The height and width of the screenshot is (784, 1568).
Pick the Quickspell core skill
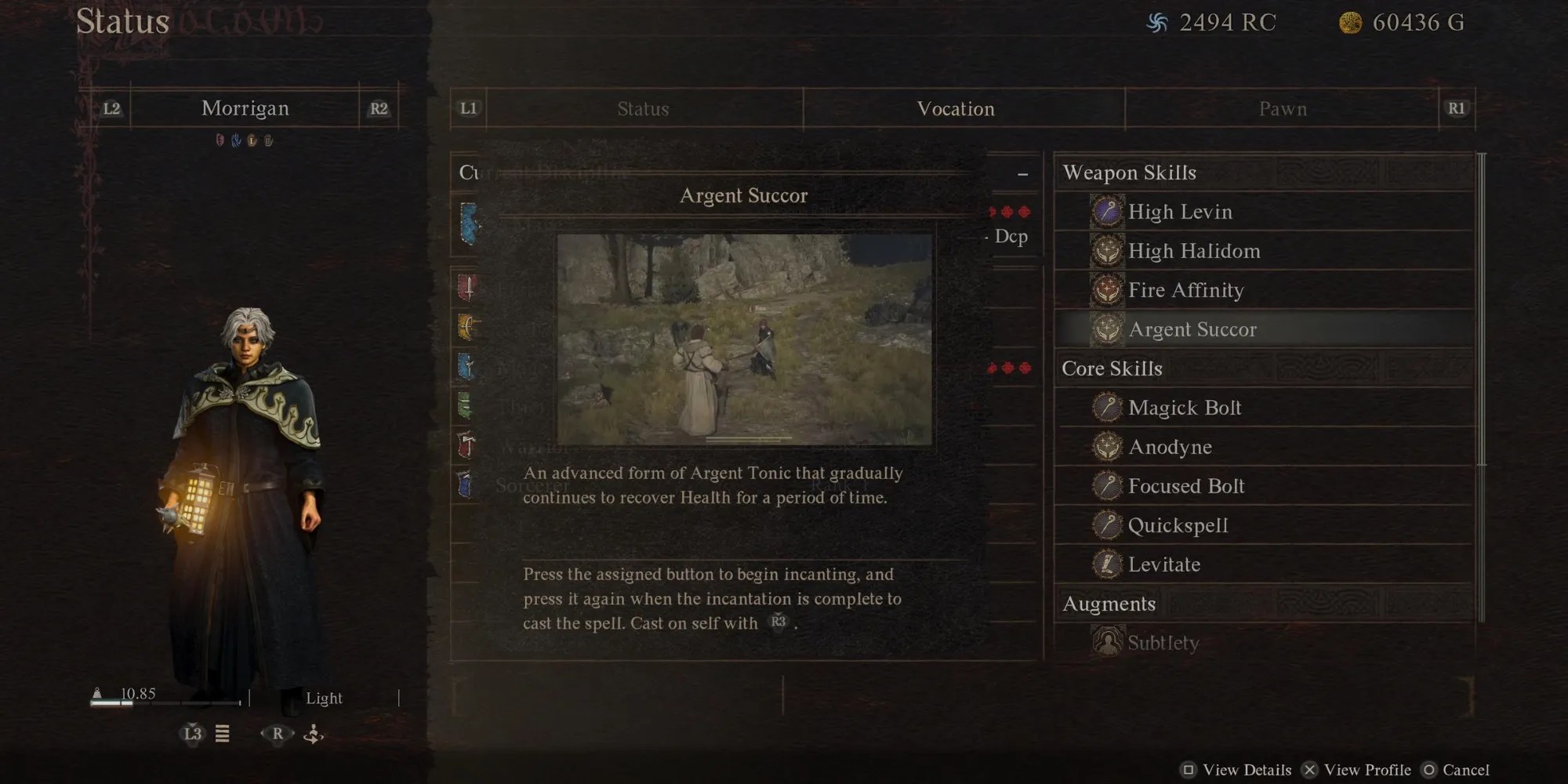pyautogui.click(x=1178, y=525)
